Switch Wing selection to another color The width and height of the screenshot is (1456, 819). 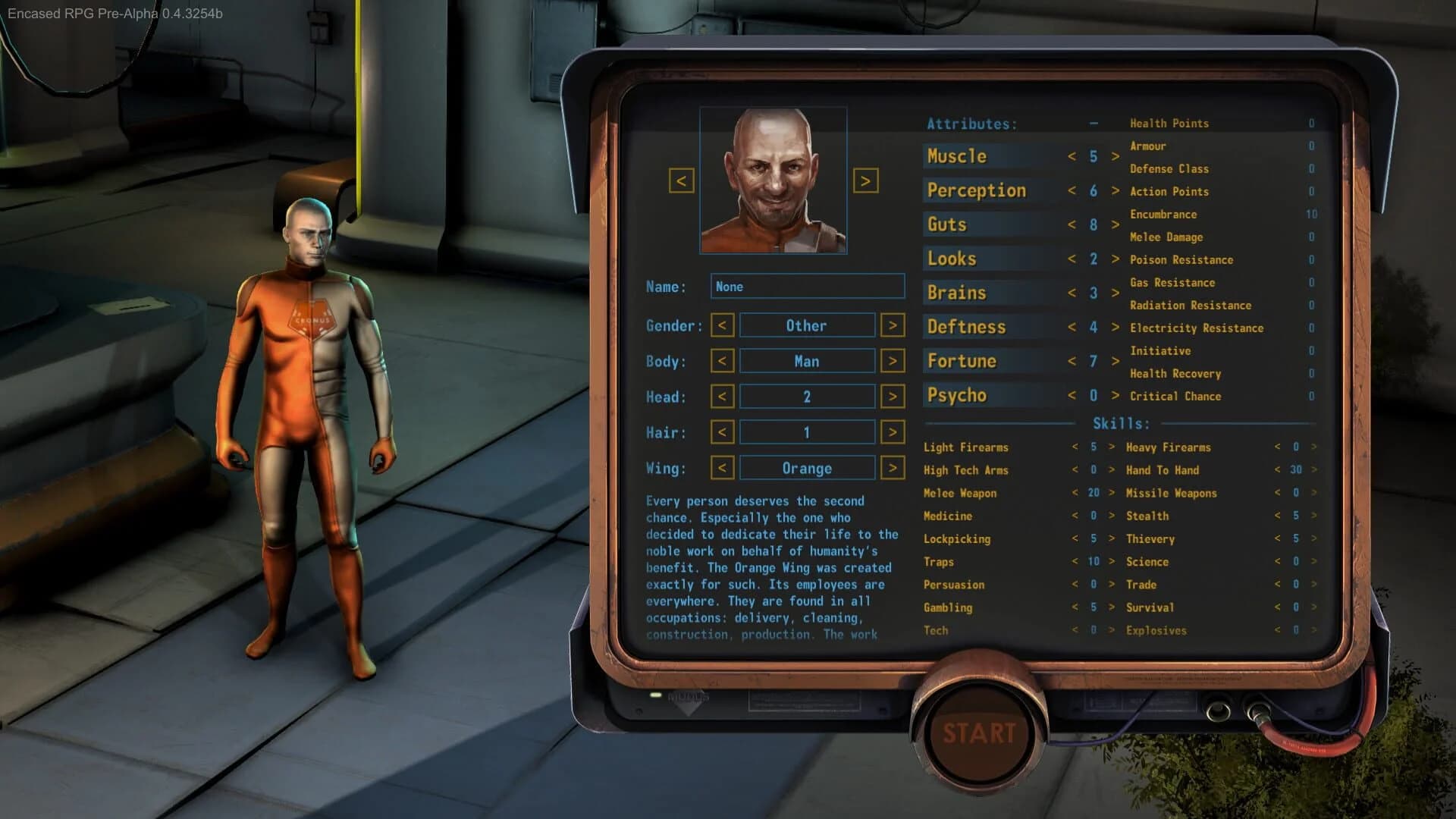click(893, 468)
